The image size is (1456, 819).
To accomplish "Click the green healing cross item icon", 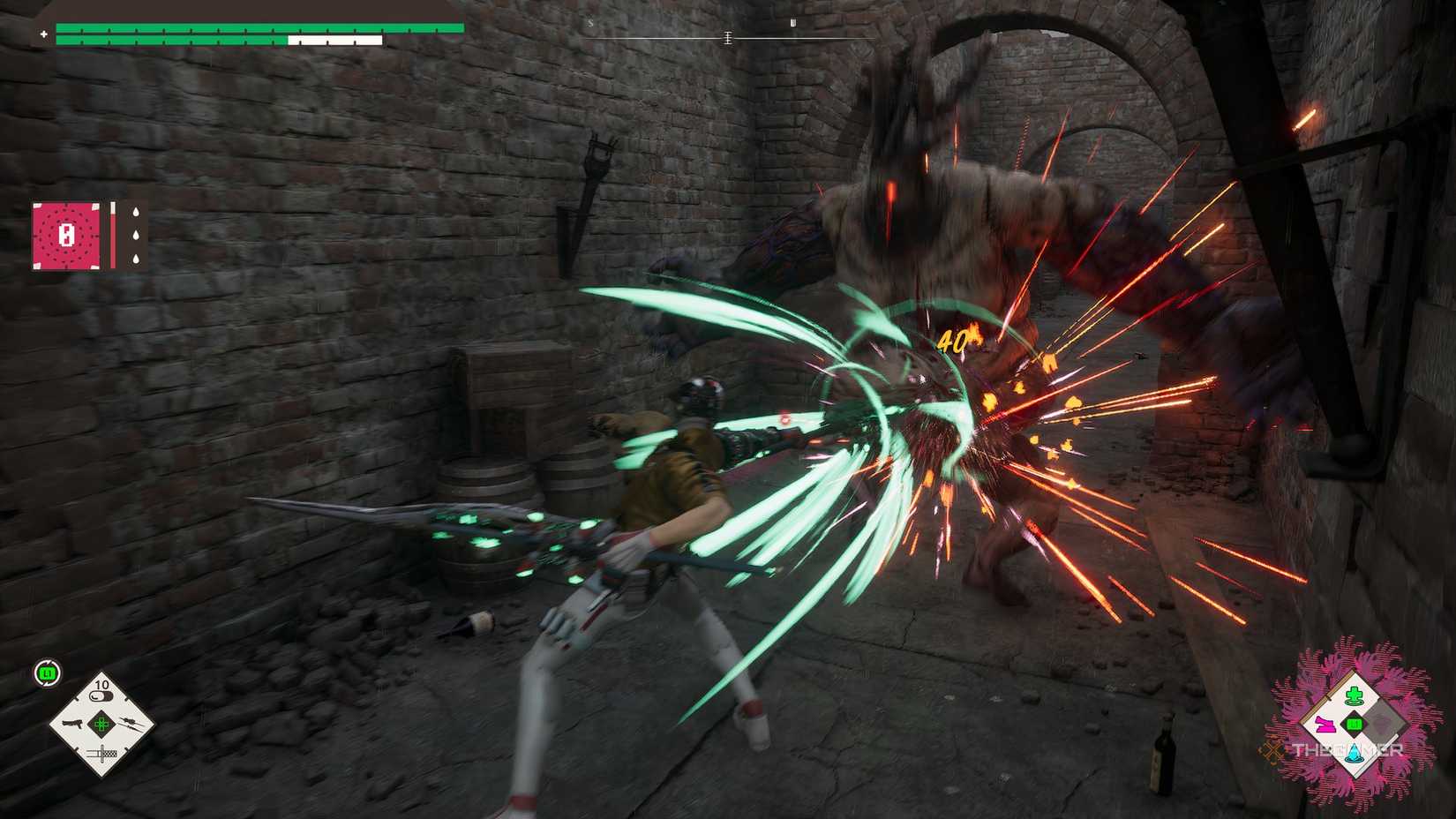I will click(x=1354, y=695).
